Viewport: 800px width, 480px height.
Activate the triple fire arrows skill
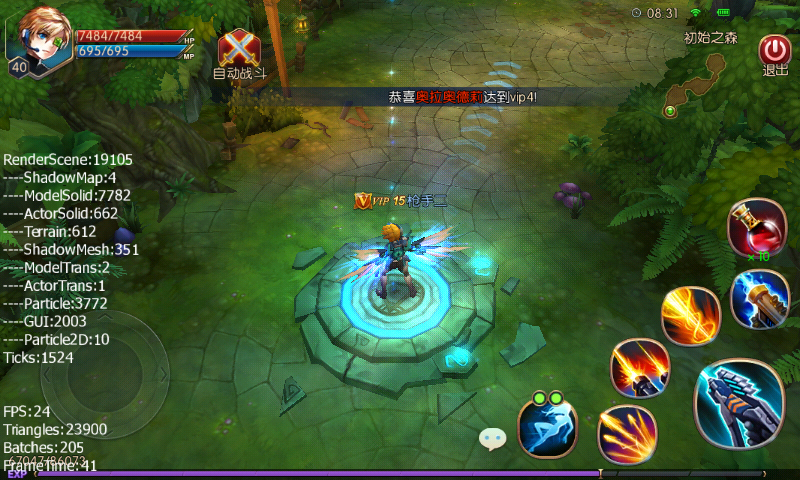pos(627,434)
